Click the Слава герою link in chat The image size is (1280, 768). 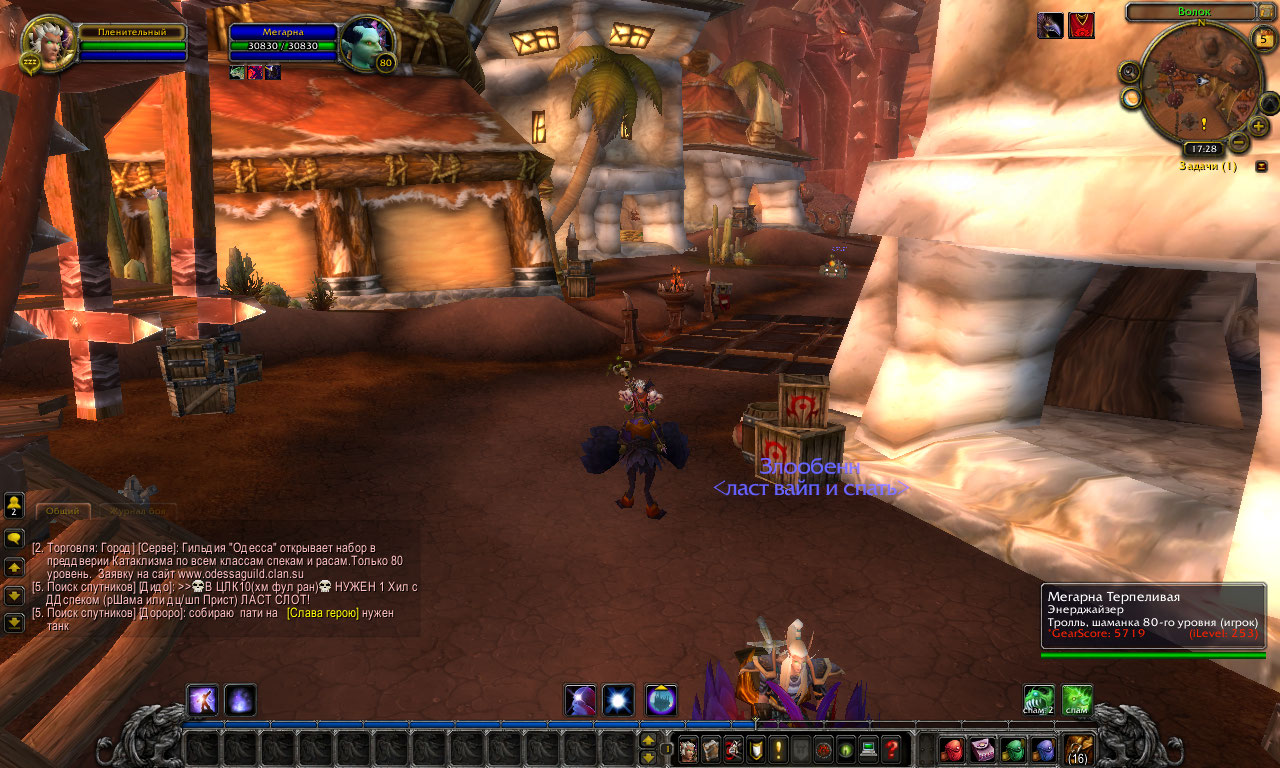(322, 613)
